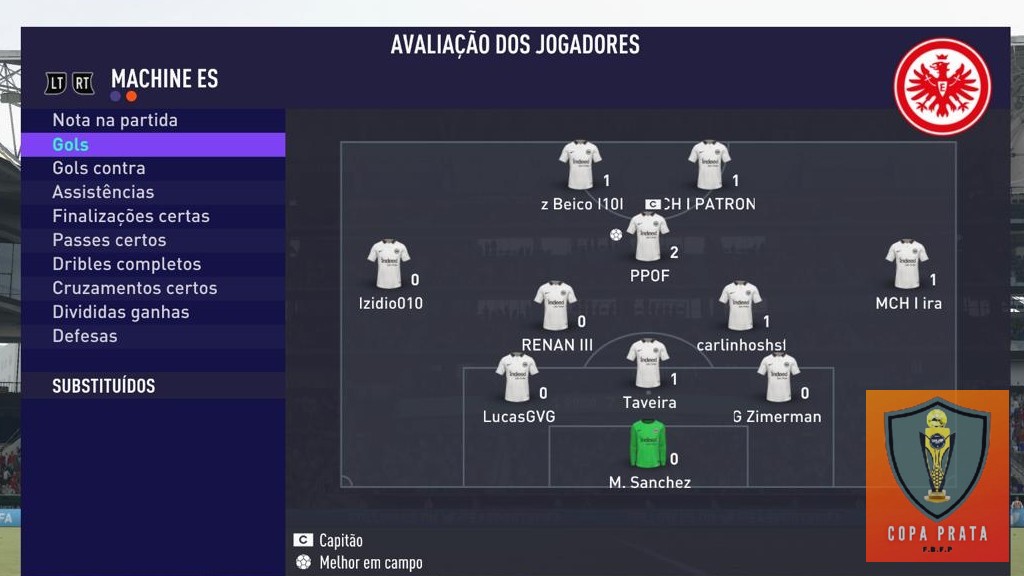This screenshot has width=1024, height=576.
Task: Pick player PPOF on the pitch
Action: point(648,238)
